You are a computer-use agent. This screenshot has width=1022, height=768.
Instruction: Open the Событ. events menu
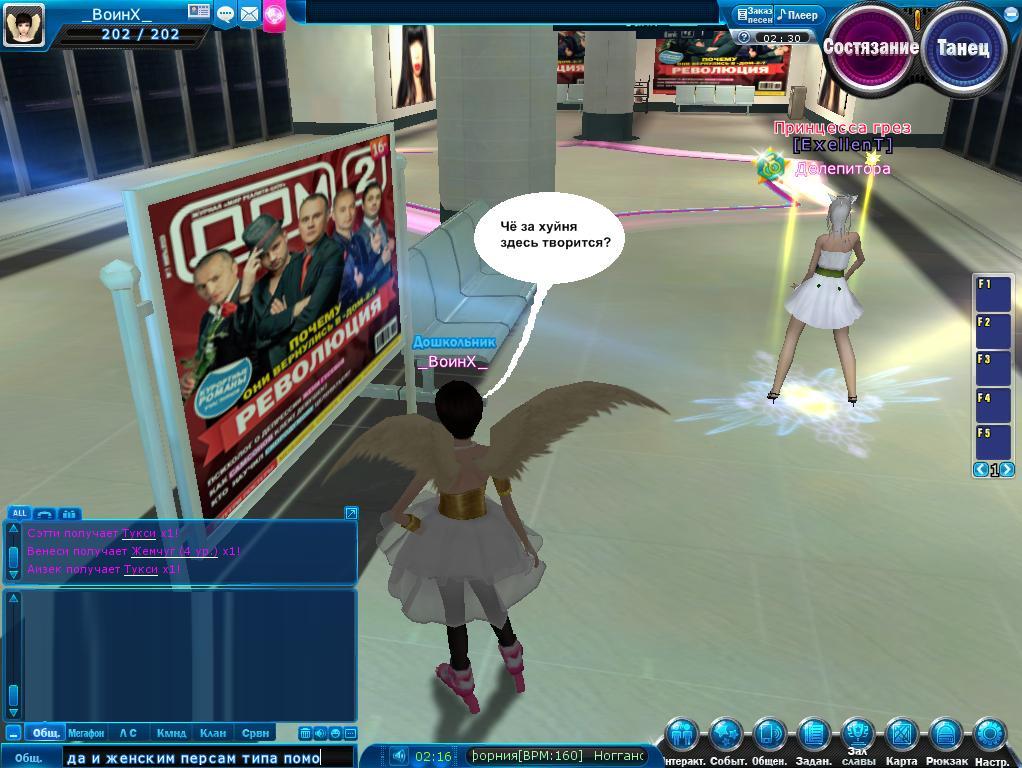click(x=726, y=736)
